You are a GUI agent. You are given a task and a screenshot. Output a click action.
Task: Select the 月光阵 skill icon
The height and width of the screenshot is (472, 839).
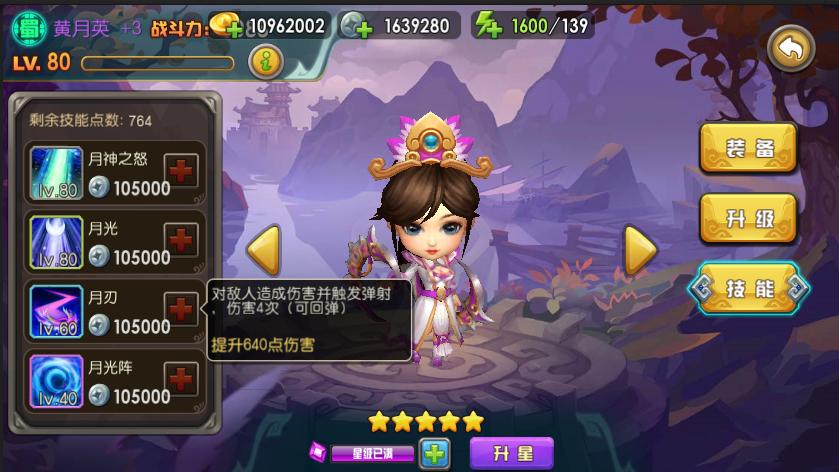56,381
